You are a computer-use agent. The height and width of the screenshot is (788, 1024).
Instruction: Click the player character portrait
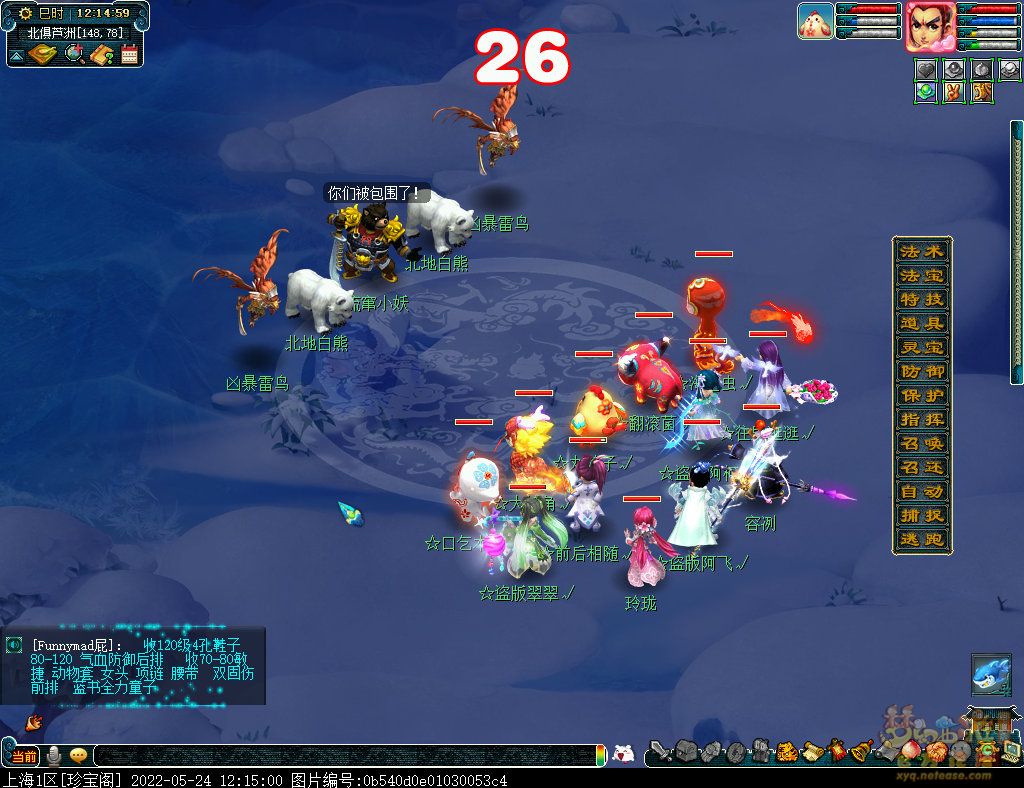[x=929, y=26]
